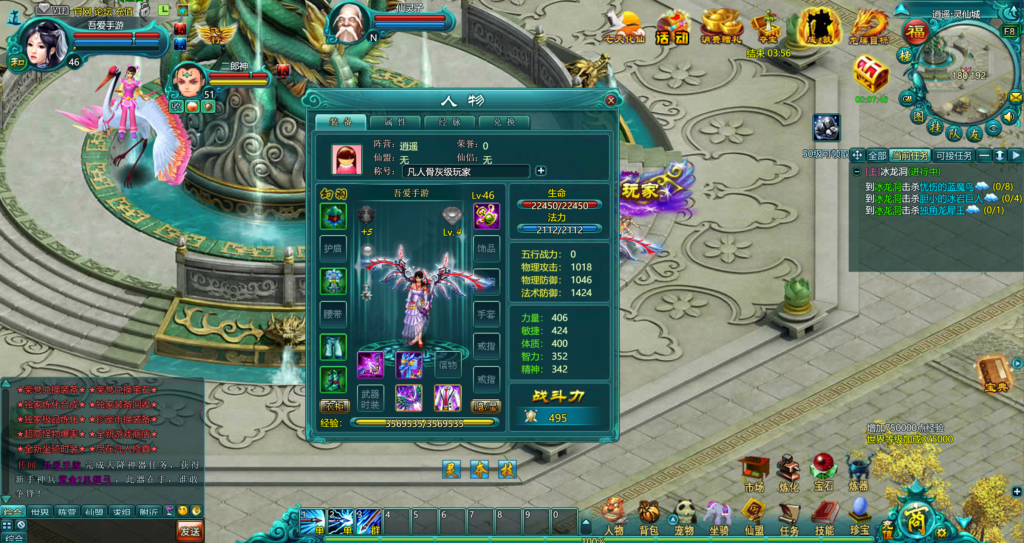Click the red 福 button on the minimap
This screenshot has width=1024, height=543.
point(916,32)
